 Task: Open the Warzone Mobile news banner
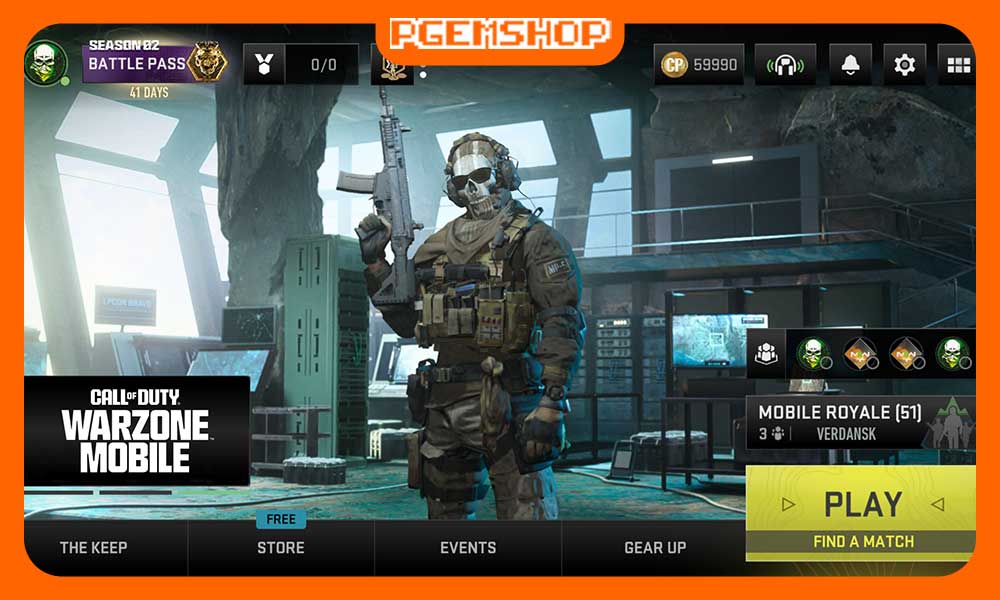pos(136,430)
